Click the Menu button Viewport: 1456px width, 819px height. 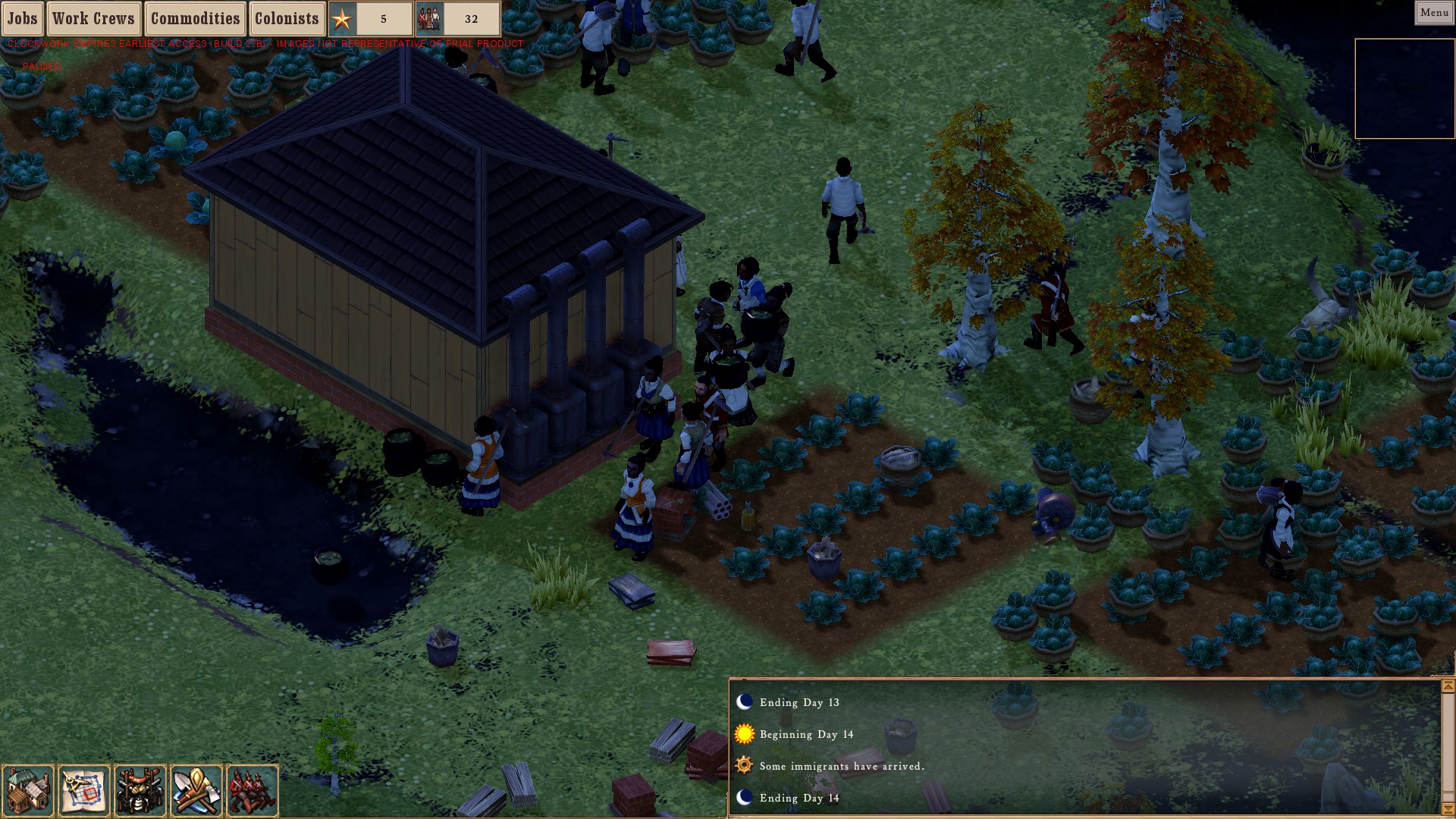click(x=1434, y=12)
